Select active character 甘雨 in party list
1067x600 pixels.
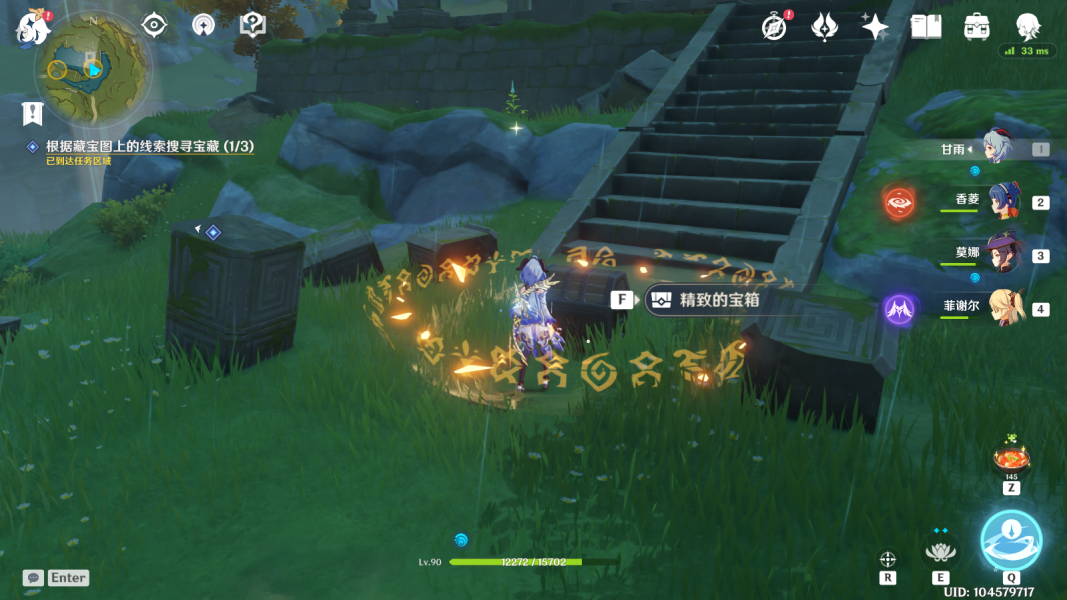(995, 149)
